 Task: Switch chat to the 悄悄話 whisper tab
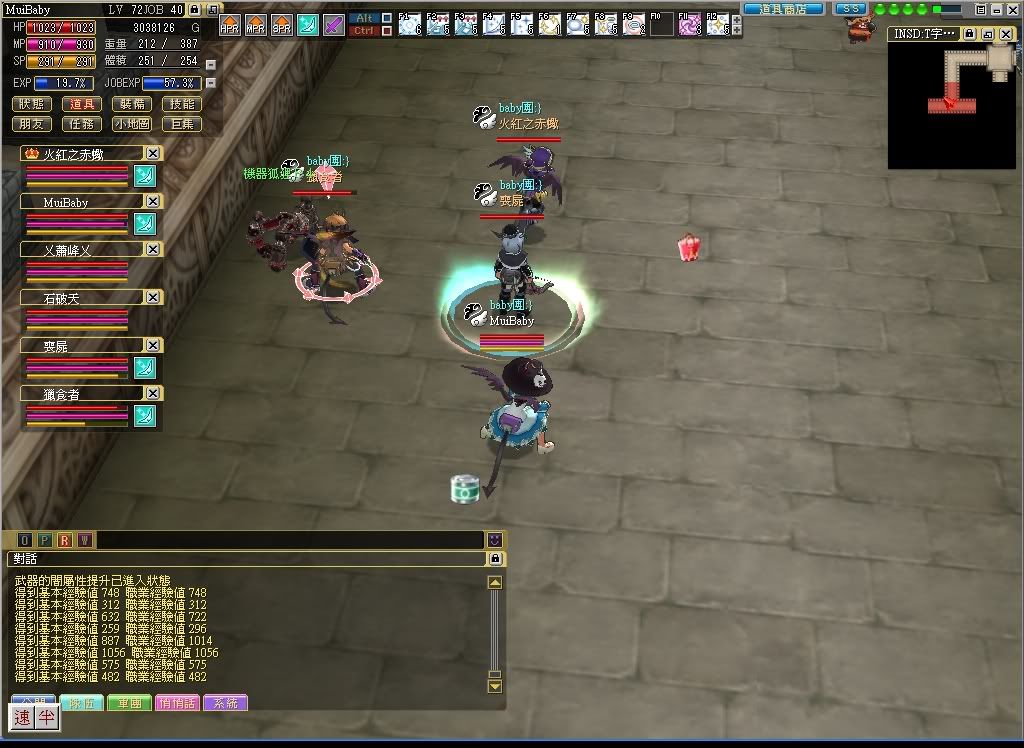(x=177, y=703)
